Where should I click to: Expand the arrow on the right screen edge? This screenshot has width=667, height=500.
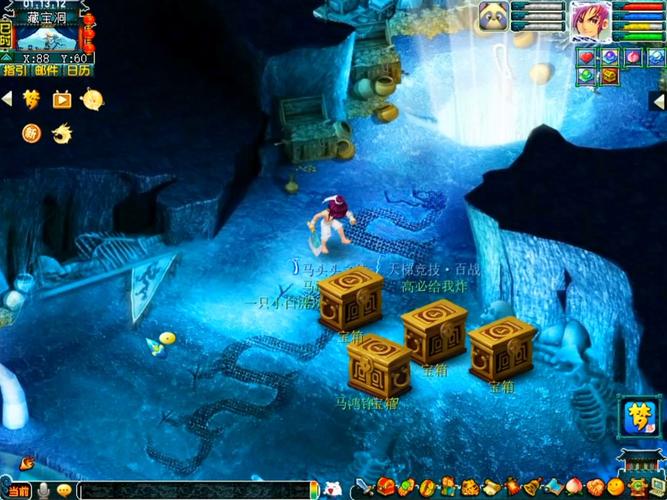[x=658, y=101]
